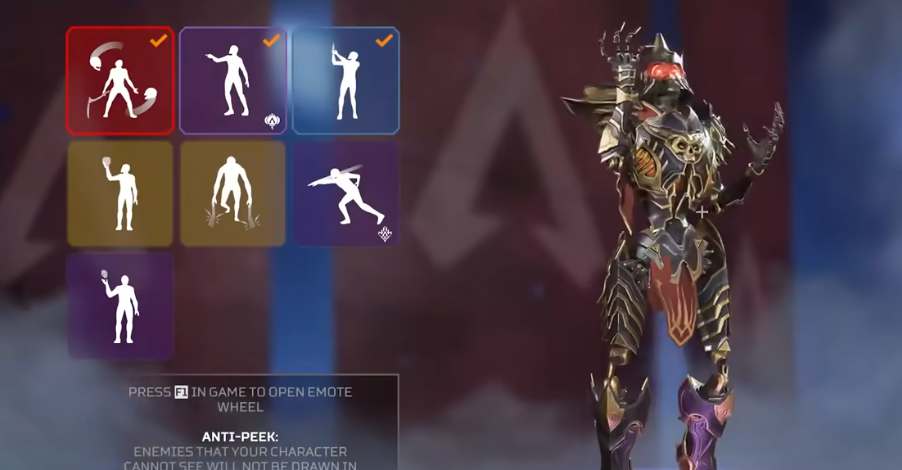The height and width of the screenshot is (470, 902).
Task: Pick the blue raised-arm emote tile
Action: [x=346, y=80]
